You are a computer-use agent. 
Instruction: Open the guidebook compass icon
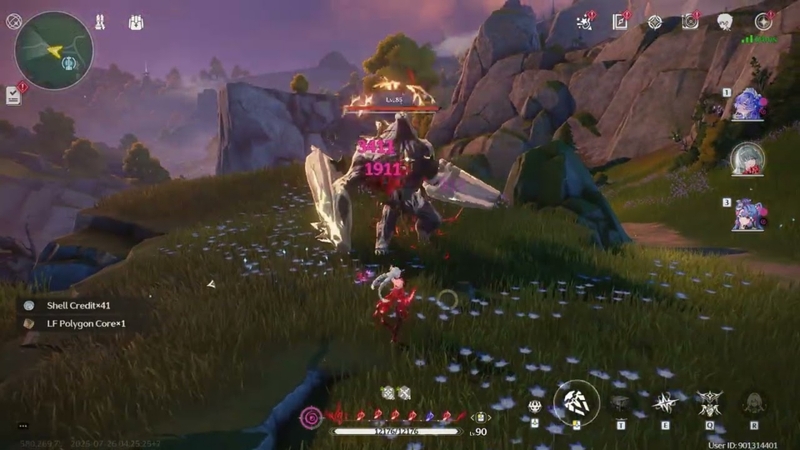pos(620,21)
